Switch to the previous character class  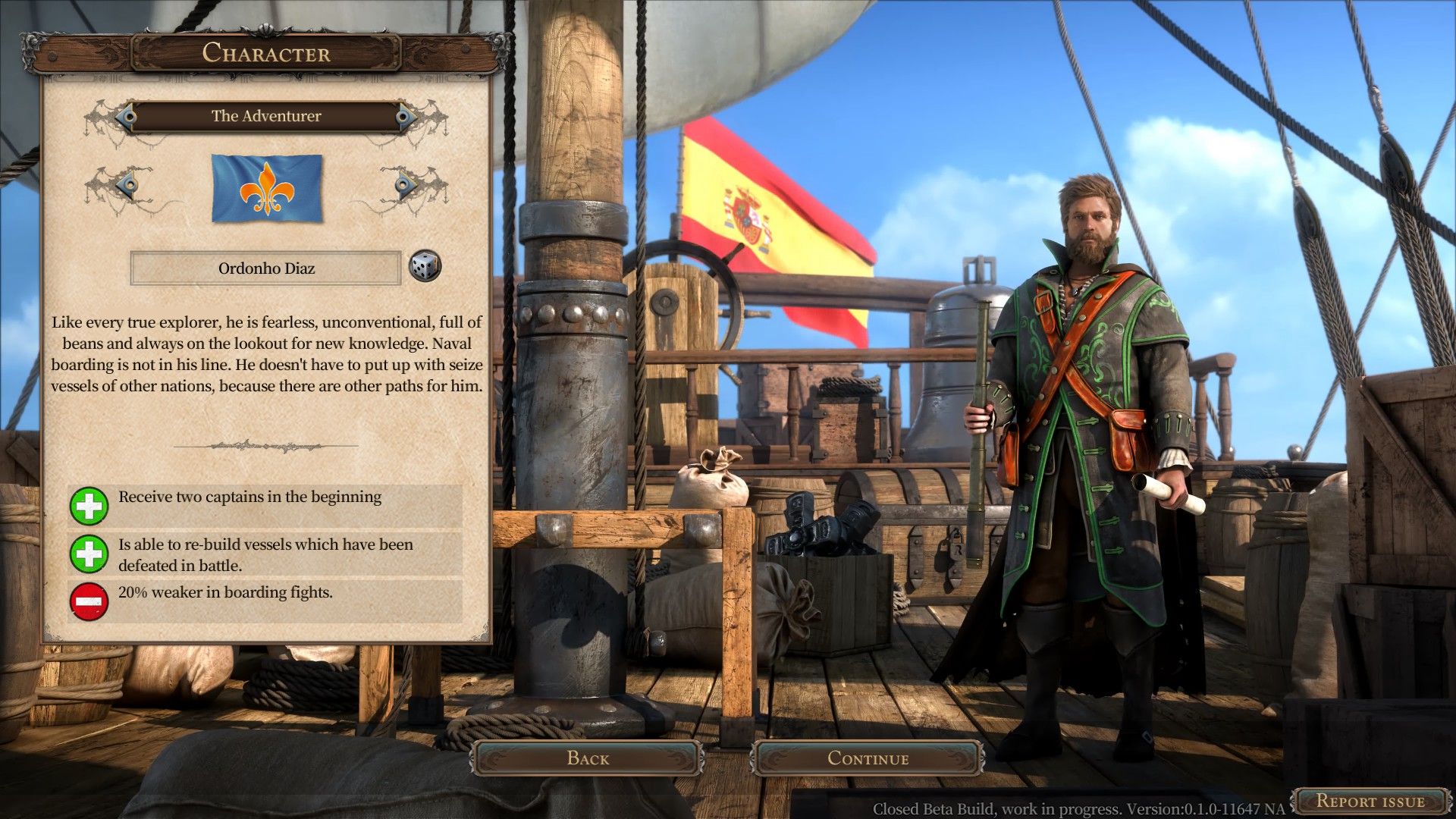coord(126,116)
